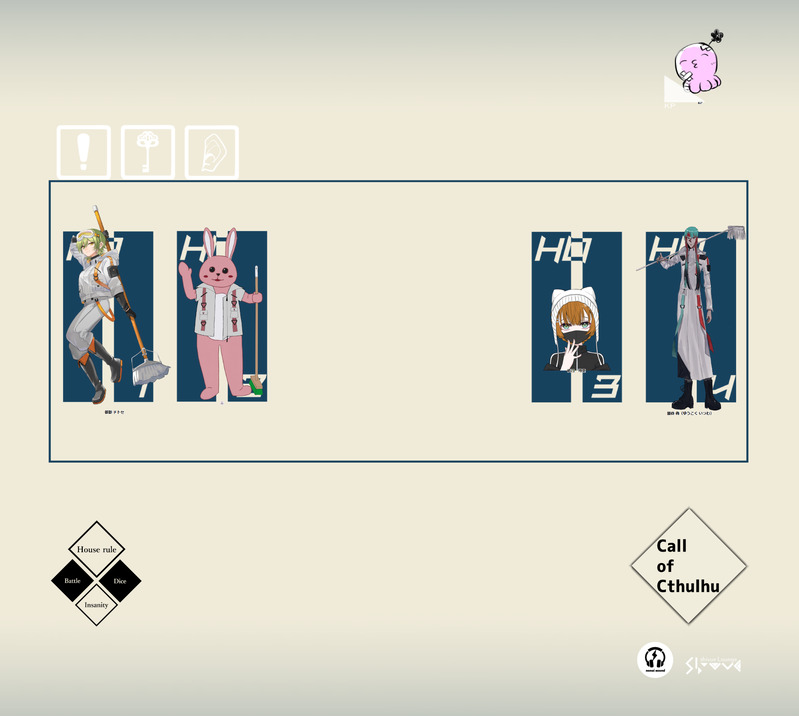Show the Battle rules diamond
This screenshot has width=799, height=716.
(x=72, y=581)
